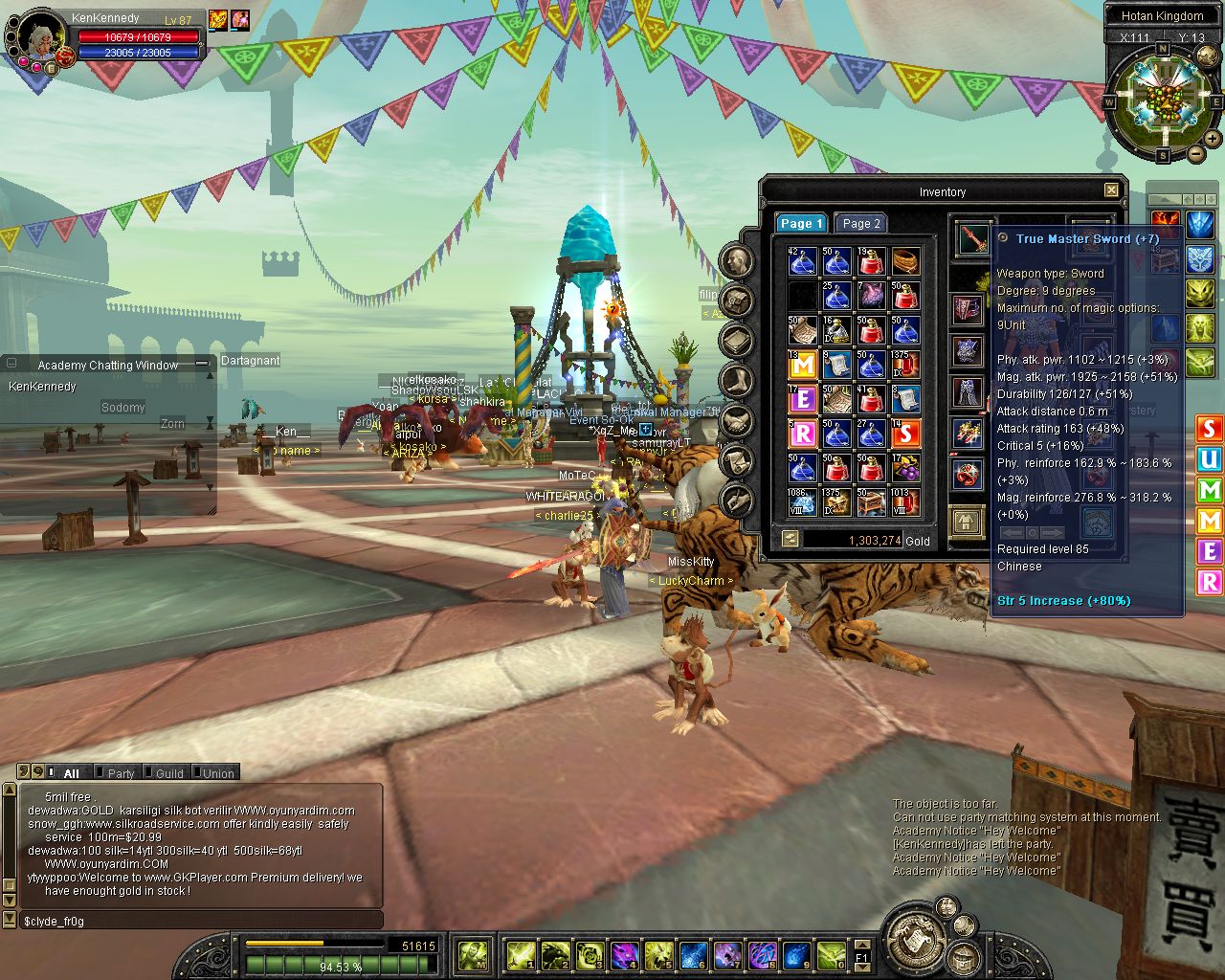Image resolution: width=1225 pixels, height=980 pixels.
Task: Close the Inventory window
Action: pos(1111,190)
